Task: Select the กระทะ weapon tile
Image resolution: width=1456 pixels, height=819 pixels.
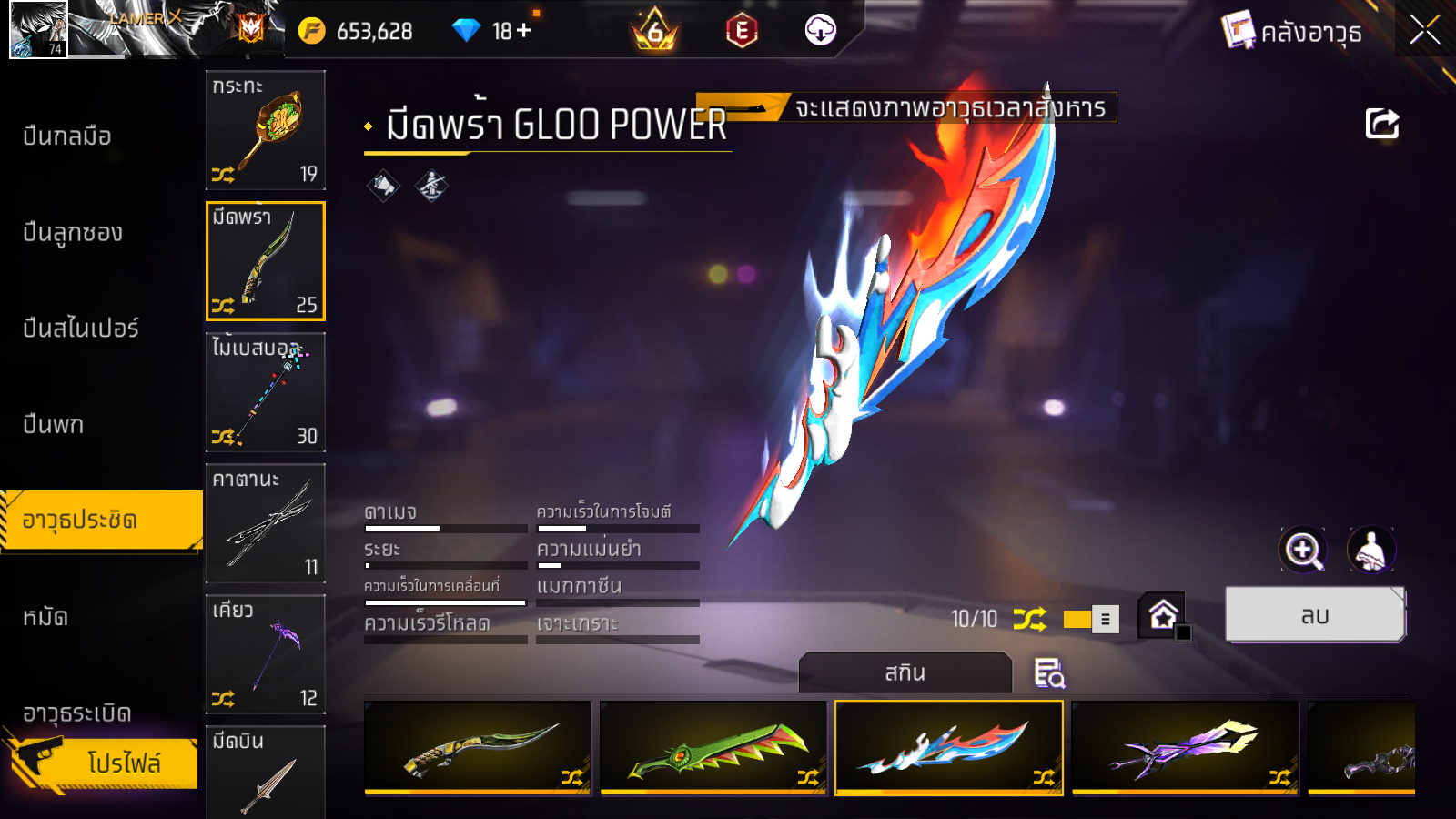Action: pos(266,130)
